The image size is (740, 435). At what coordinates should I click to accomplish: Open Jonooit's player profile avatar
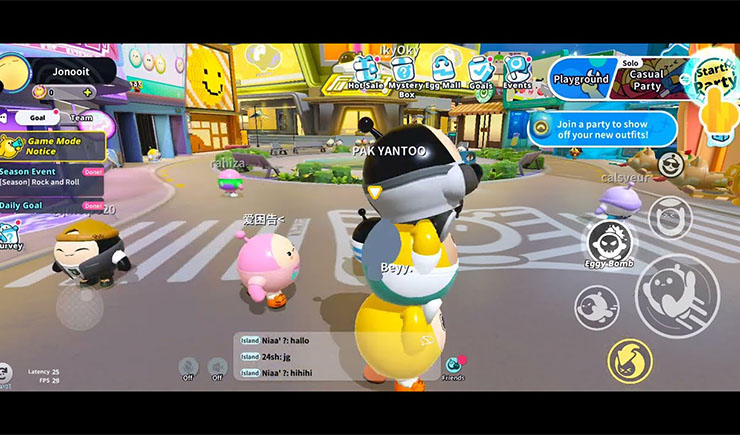click(x=14, y=72)
